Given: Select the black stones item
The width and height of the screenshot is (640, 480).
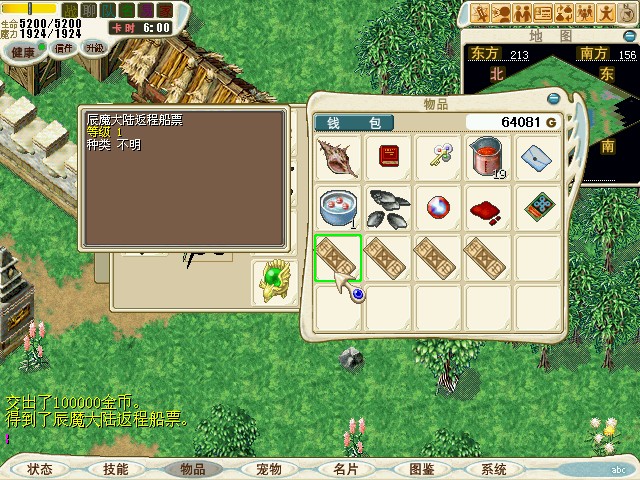Looking at the screenshot, I should pos(388,208).
